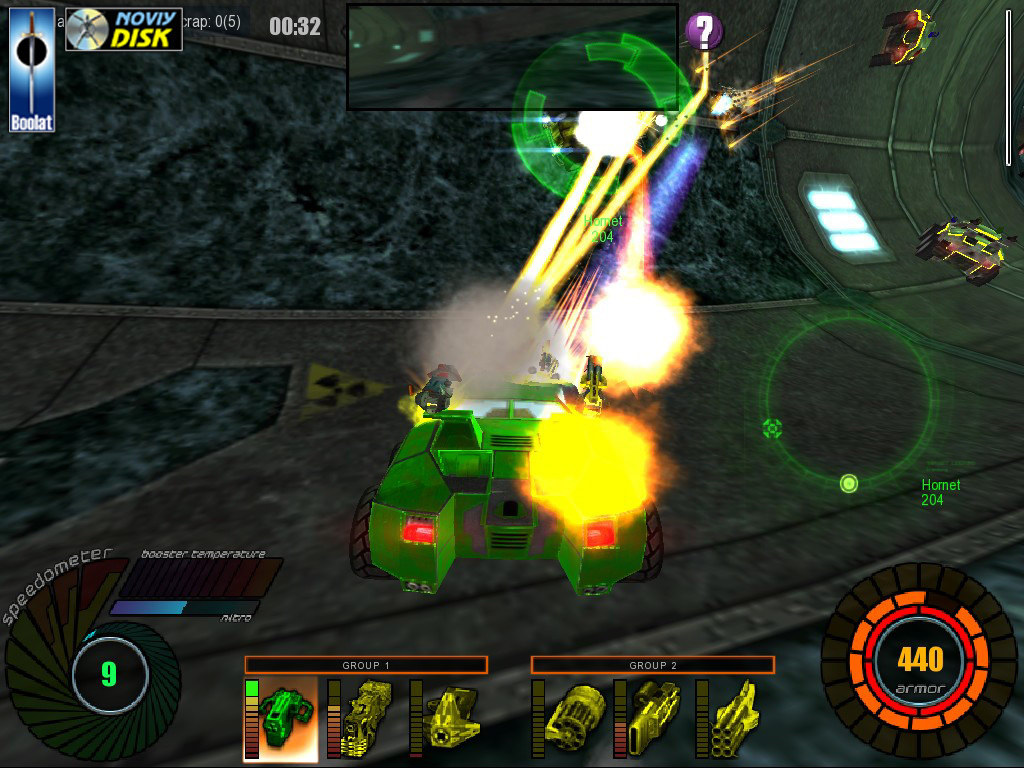Select the multi-barrel rocket pod in Group 2

click(735, 719)
